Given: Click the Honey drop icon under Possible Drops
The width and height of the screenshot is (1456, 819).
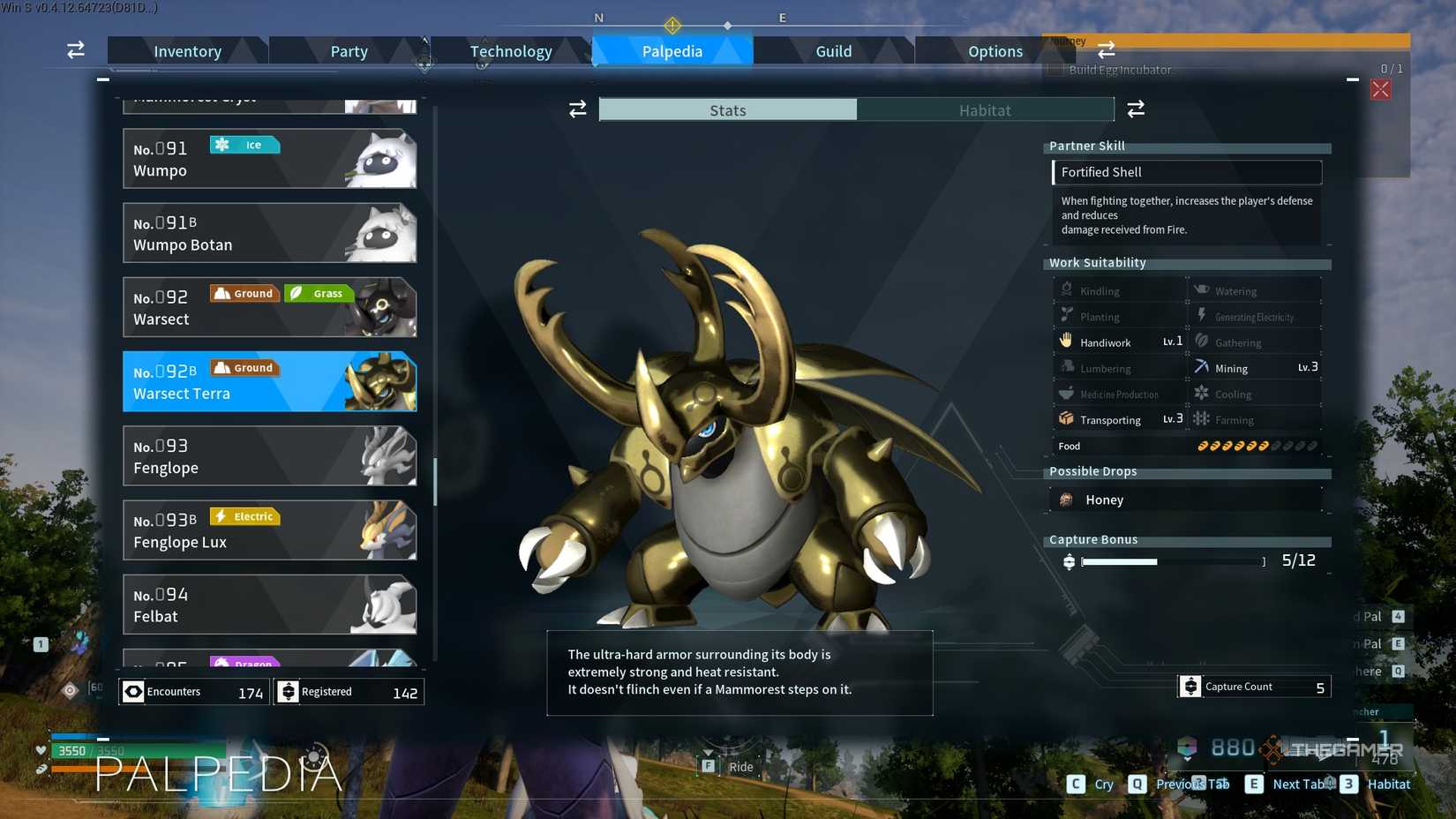Looking at the screenshot, I should (1068, 500).
